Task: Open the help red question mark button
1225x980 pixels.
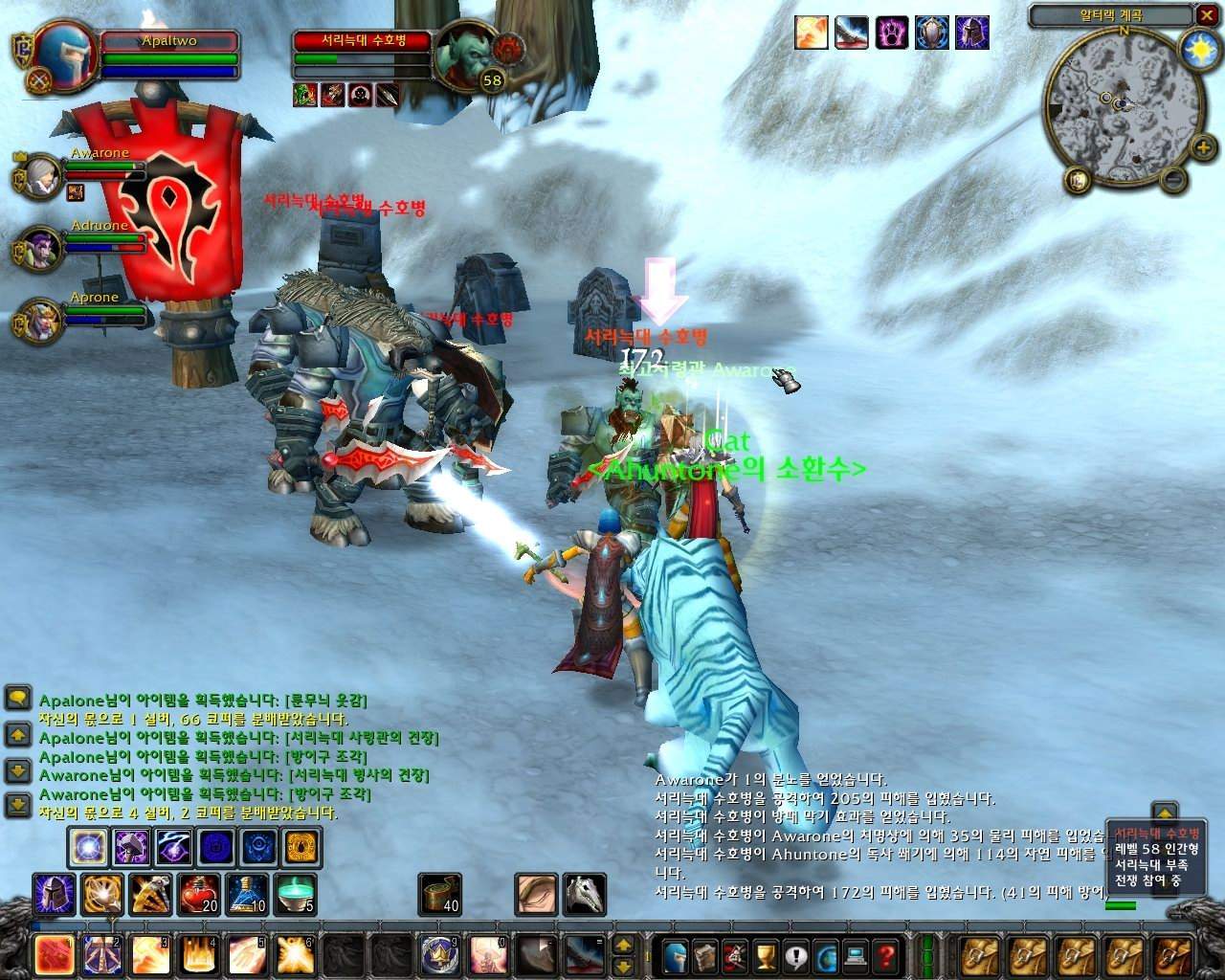Action: 884,954
